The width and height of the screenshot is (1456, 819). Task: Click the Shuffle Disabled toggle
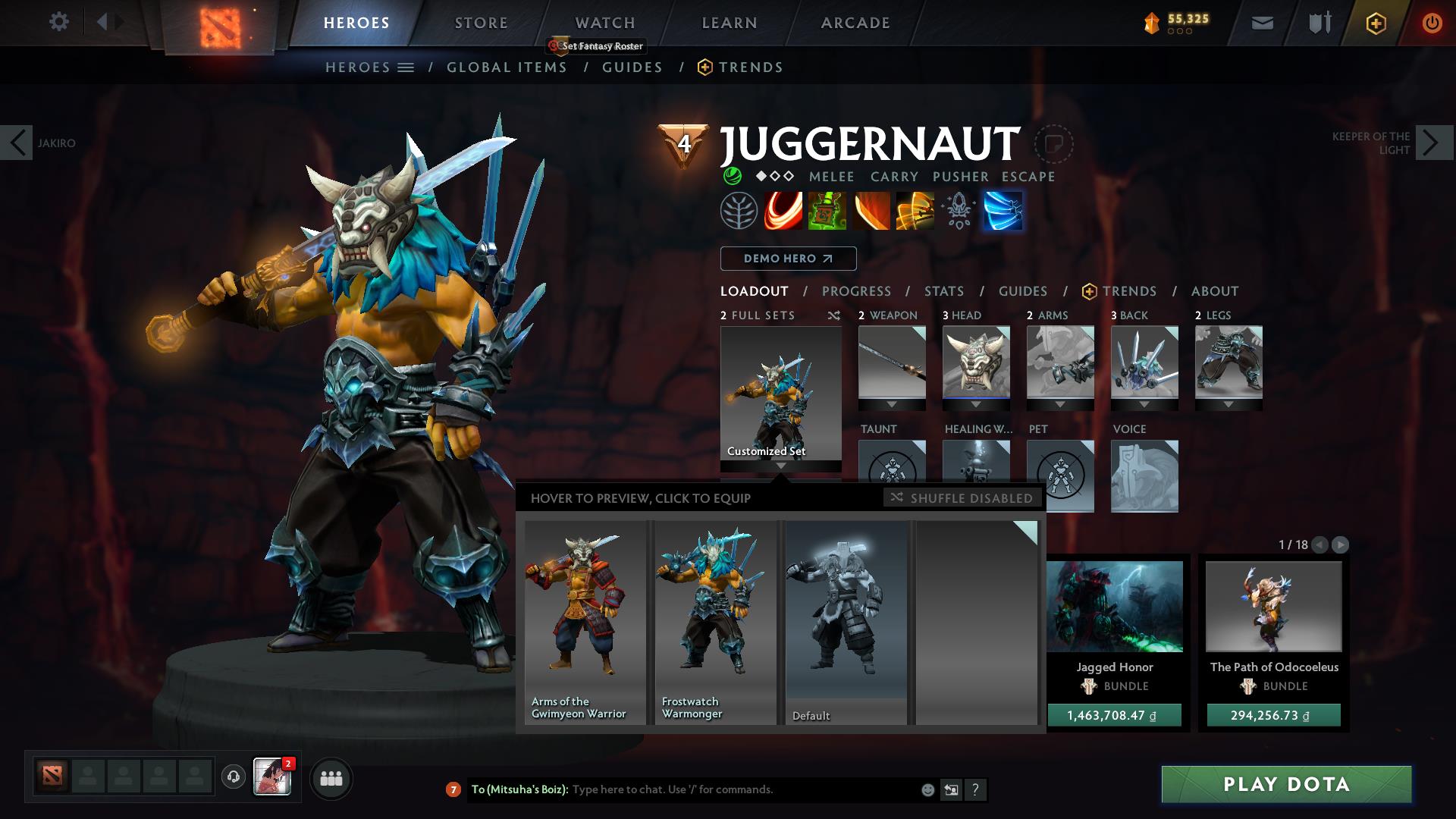[962, 498]
